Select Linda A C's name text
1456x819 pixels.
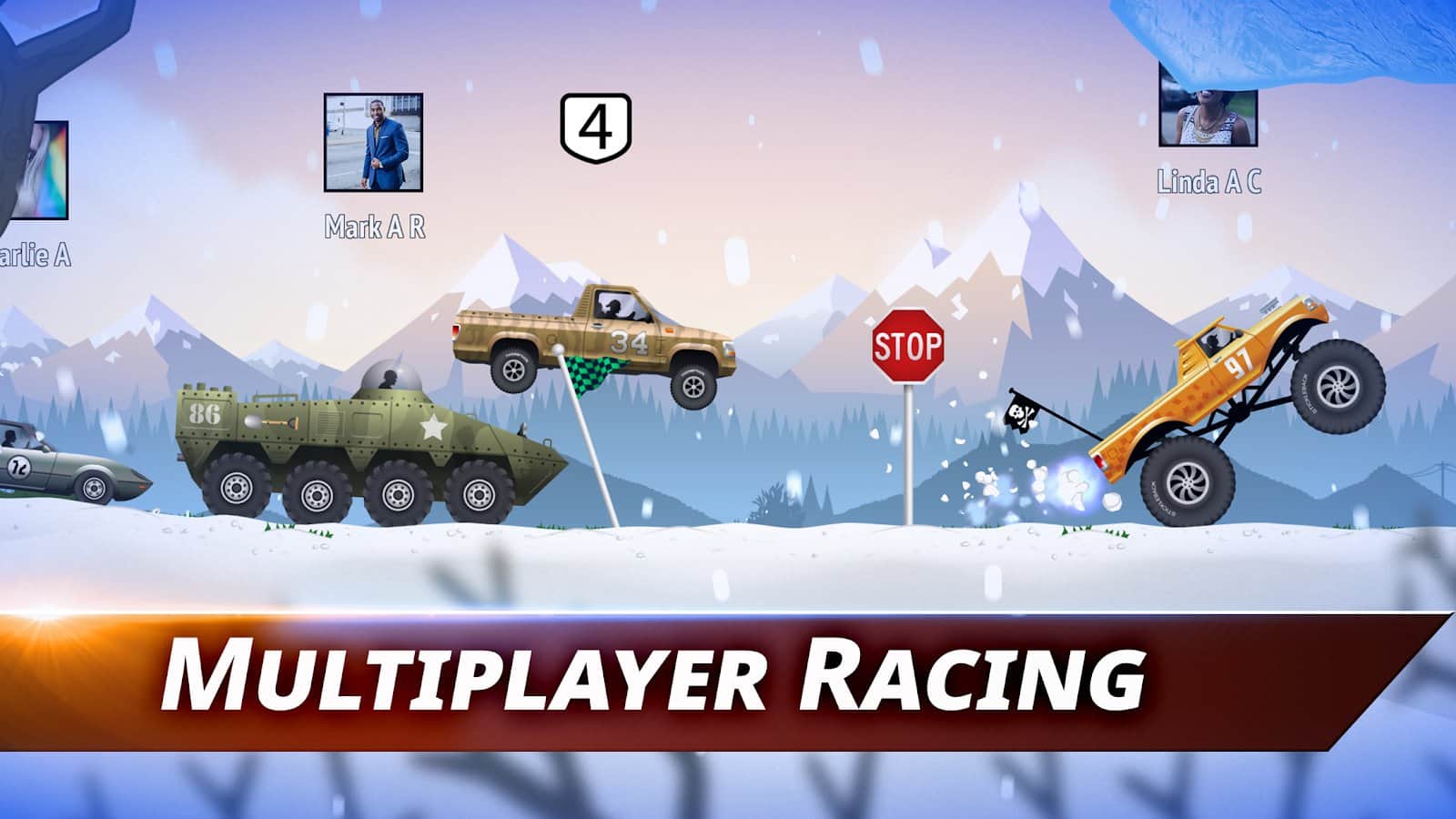pos(1210,180)
